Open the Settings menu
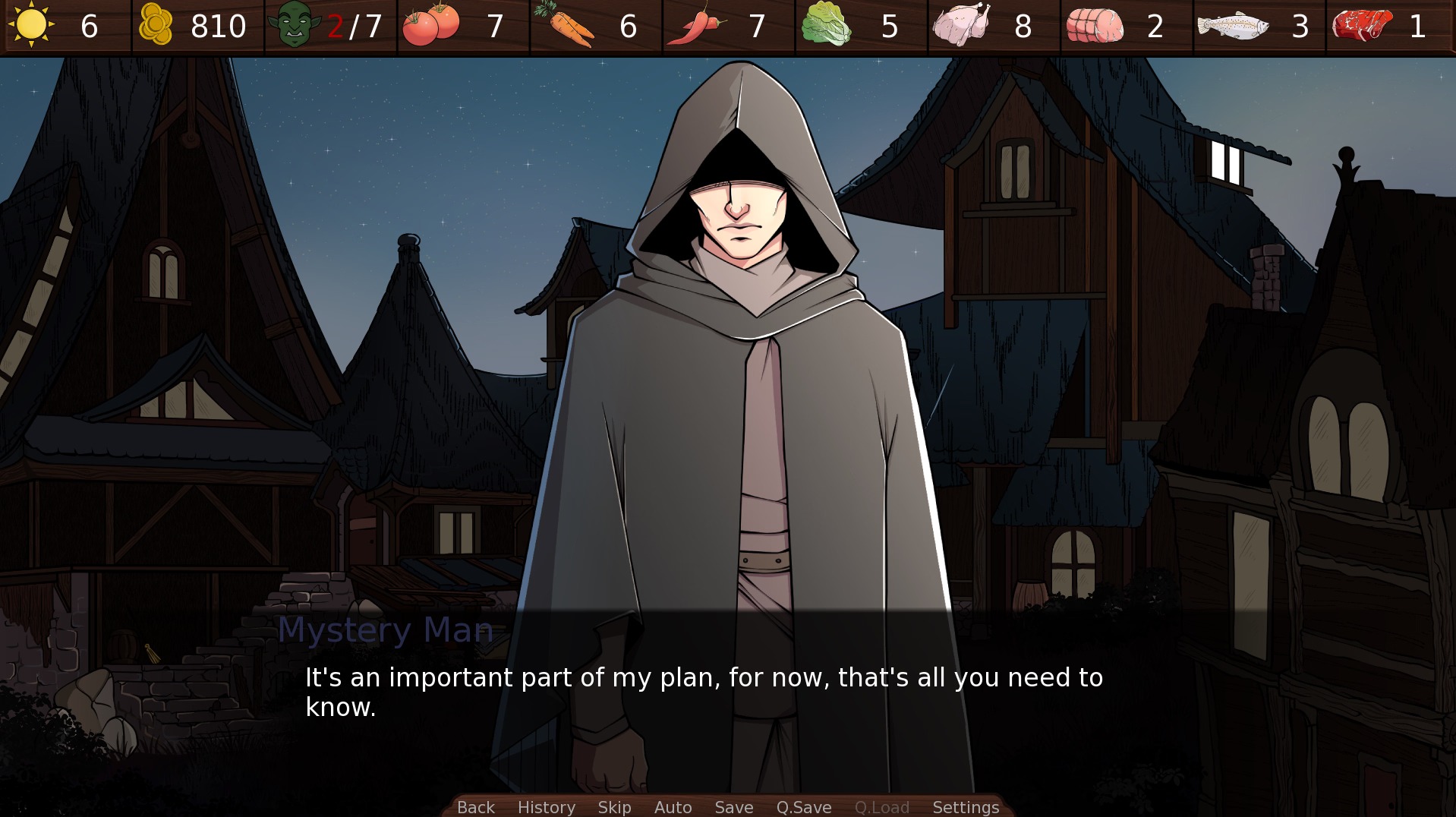 pos(965,807)
